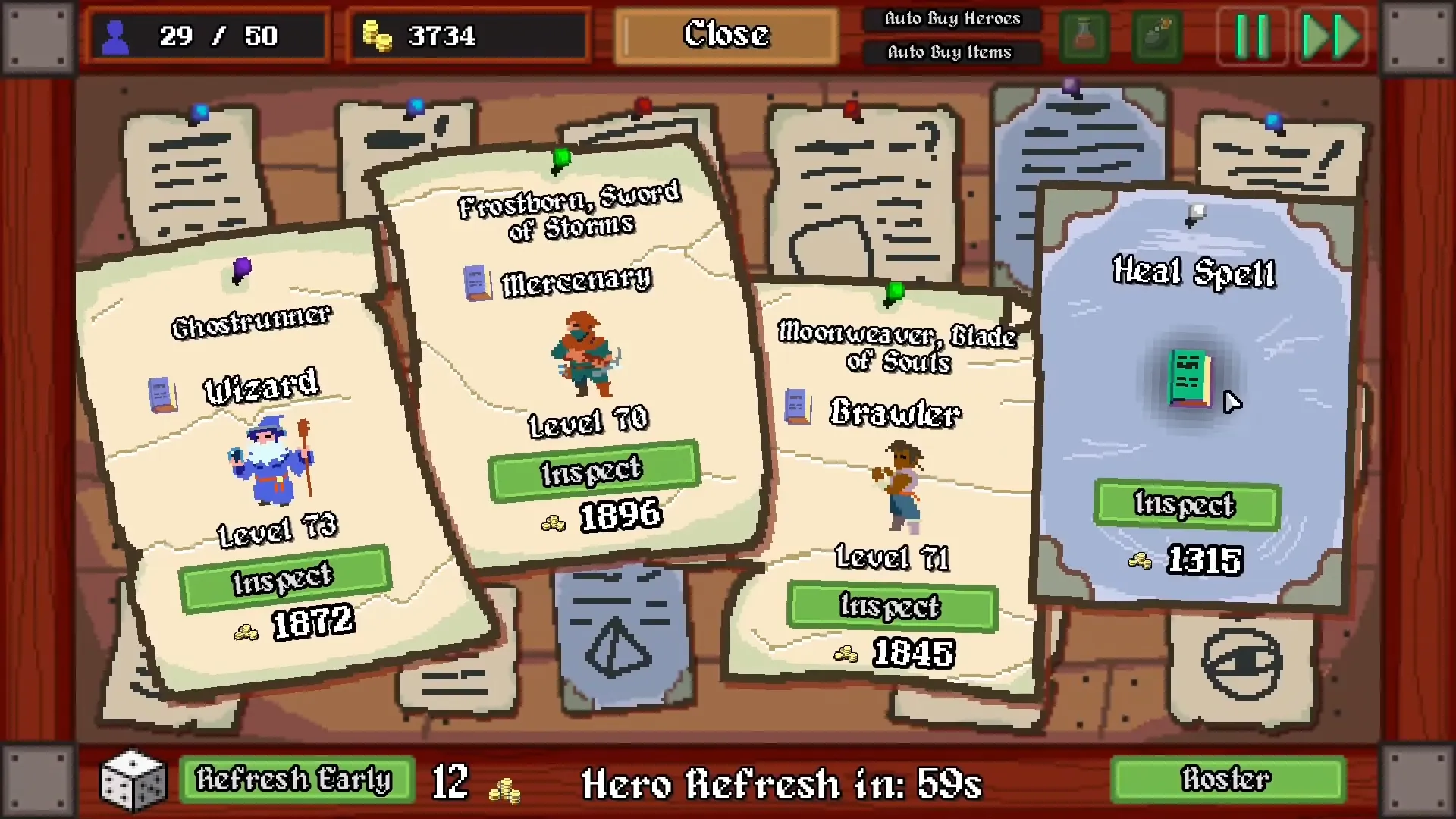Refresh heroes early for 12 gold

(296, 780)
